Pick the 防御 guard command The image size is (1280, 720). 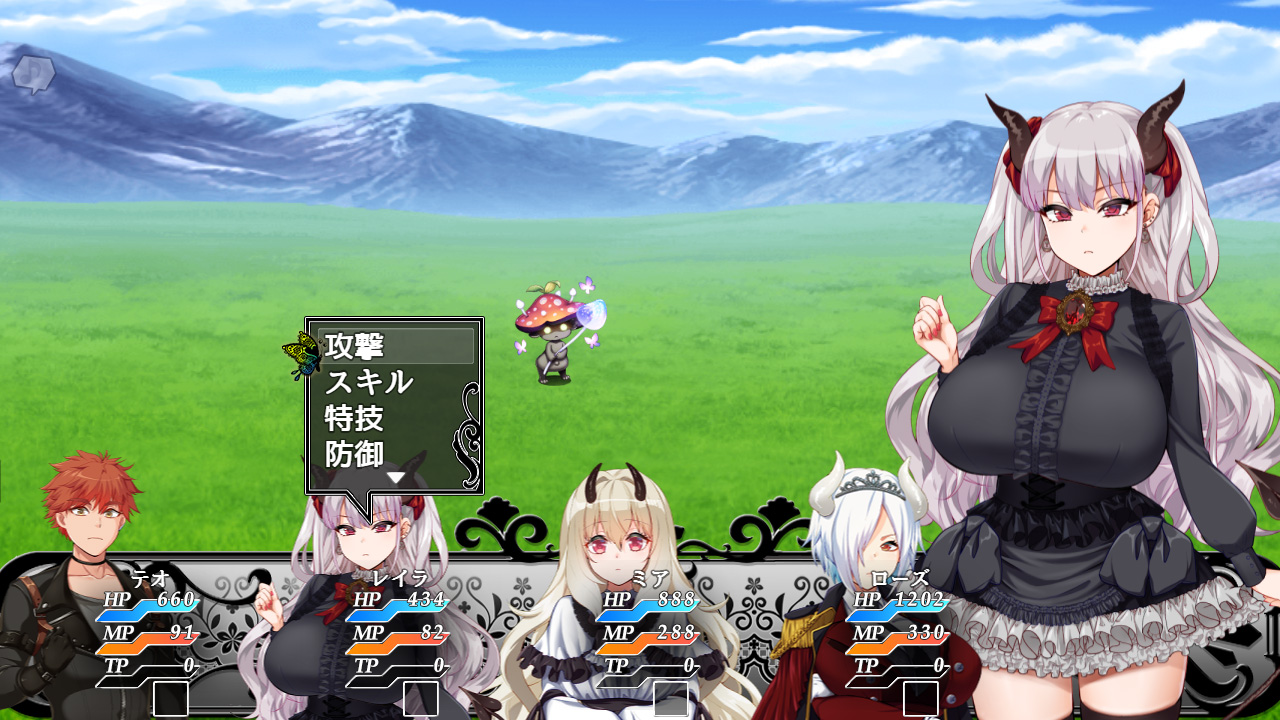(396, 454)
